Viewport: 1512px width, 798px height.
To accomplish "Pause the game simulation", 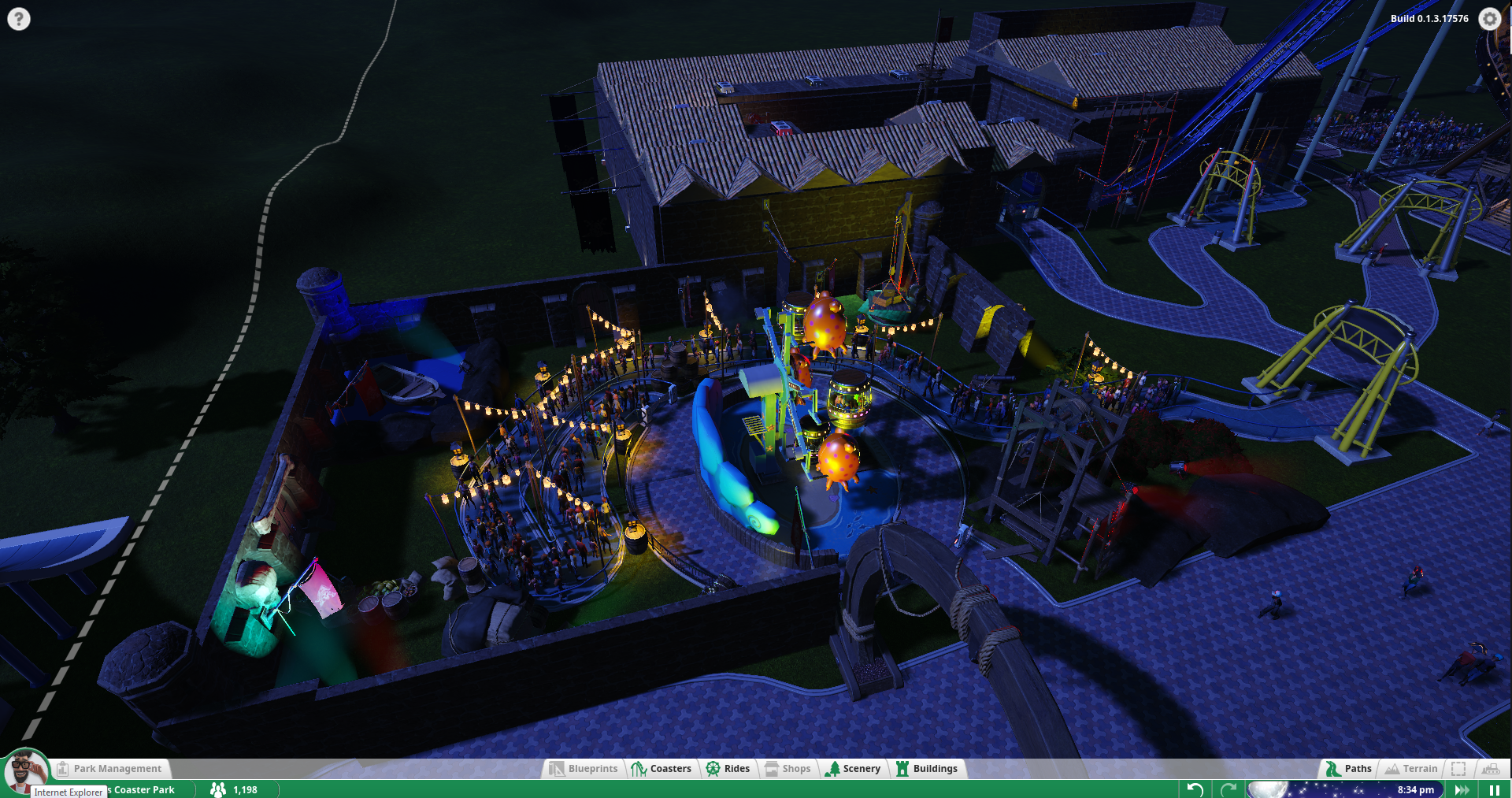I will click(1494, 789).
